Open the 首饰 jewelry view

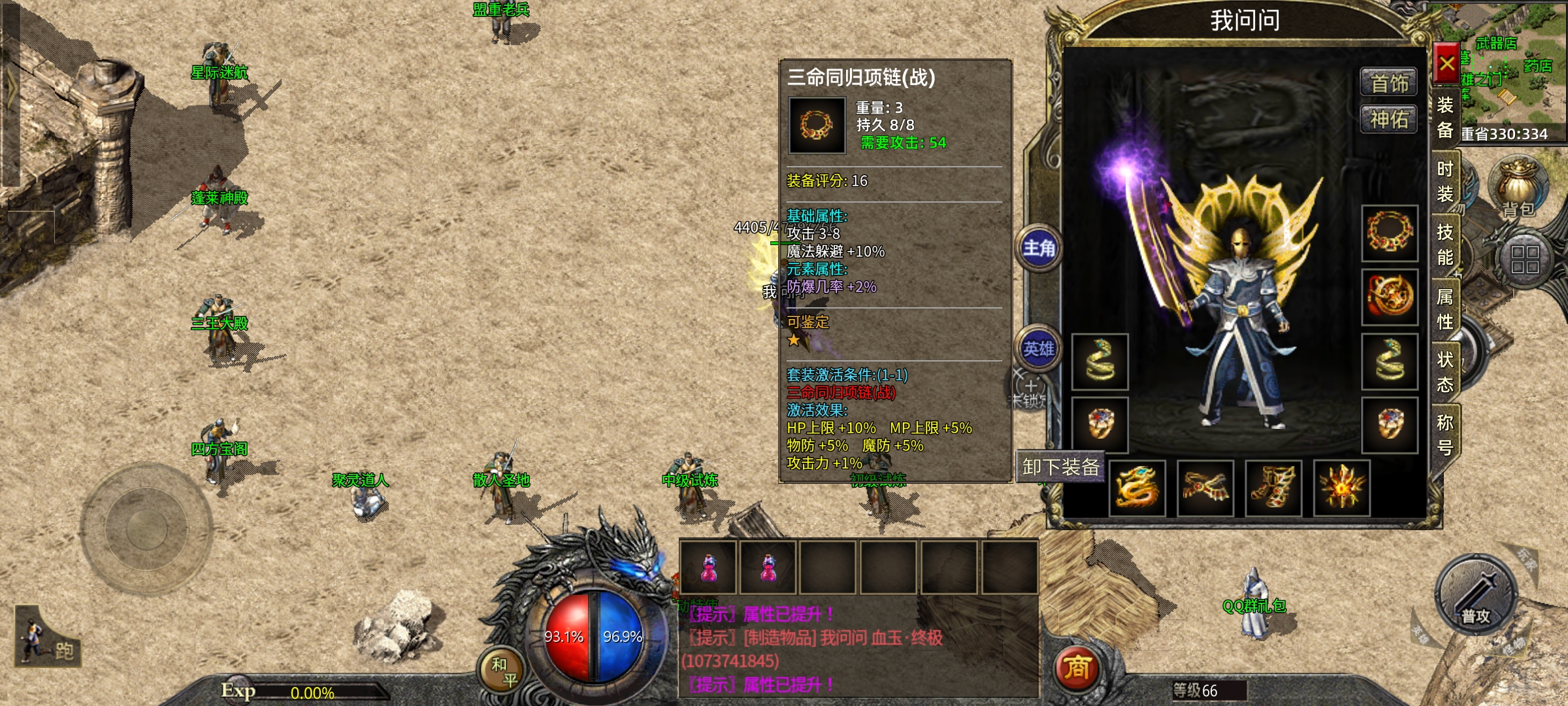pyautogui.click(x=1389, y=84)
